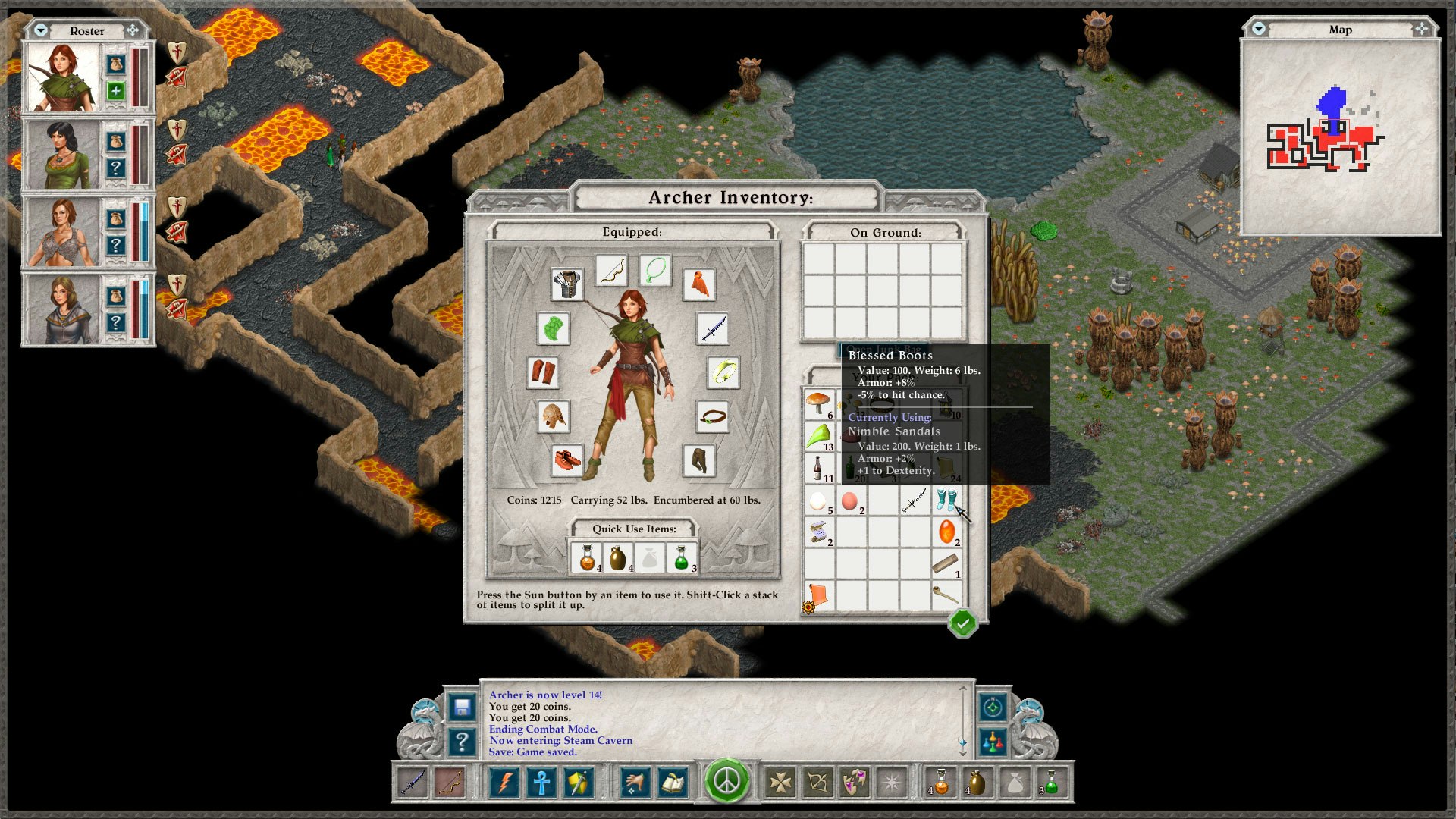Click Archer's green plus level-up icon
The width and height of the screenshot is (1456, 819).
coord(115,89)
